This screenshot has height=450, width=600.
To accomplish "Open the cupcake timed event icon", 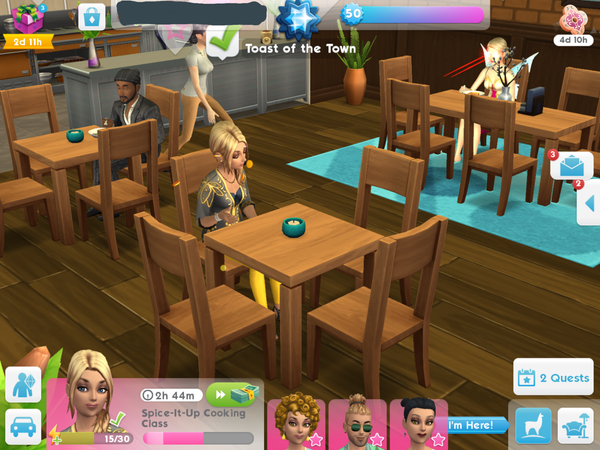I will pos(574,19).
